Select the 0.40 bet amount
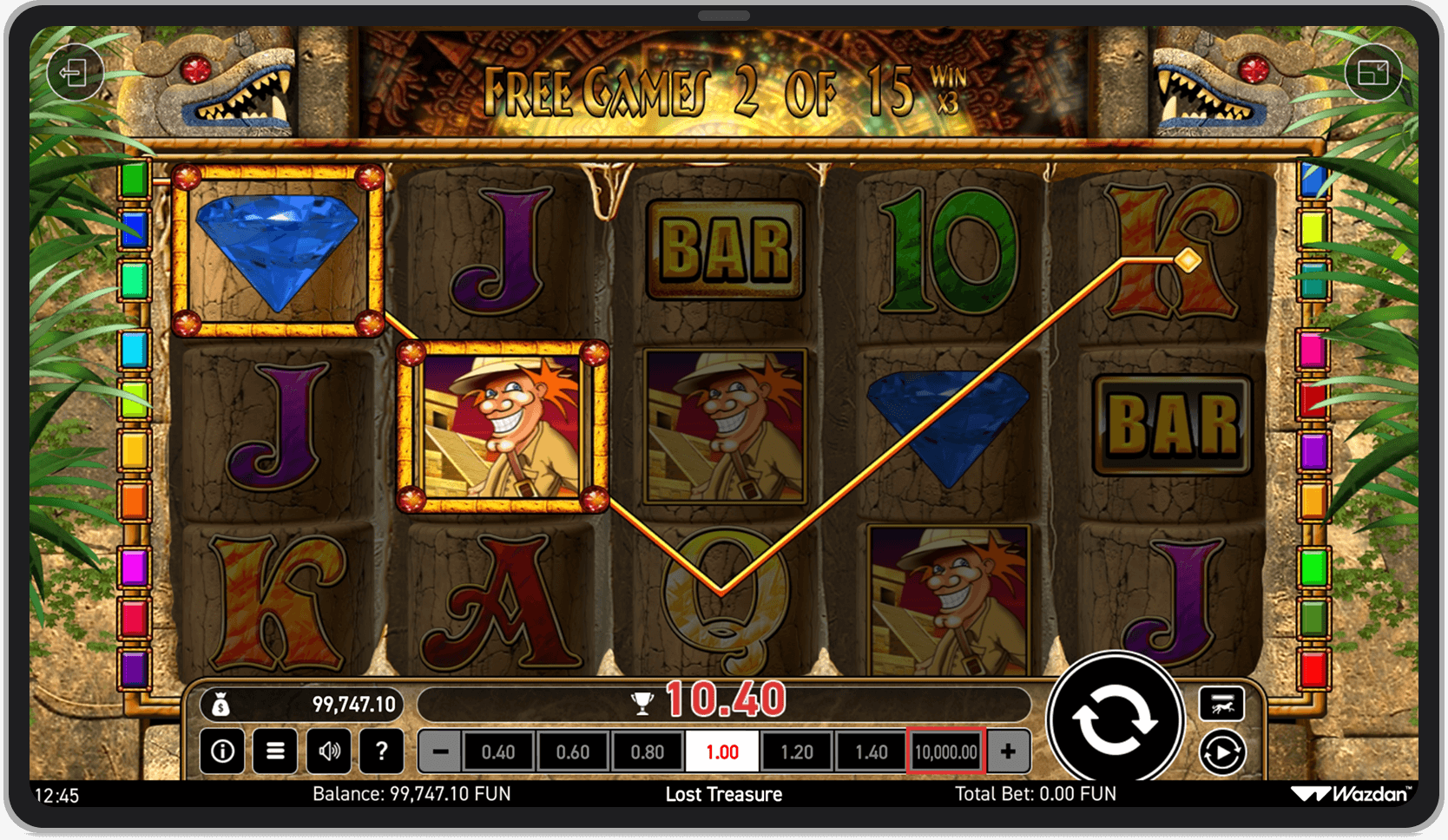The image size is (1448, 840). pyautogui.click(x=499, y=751)
